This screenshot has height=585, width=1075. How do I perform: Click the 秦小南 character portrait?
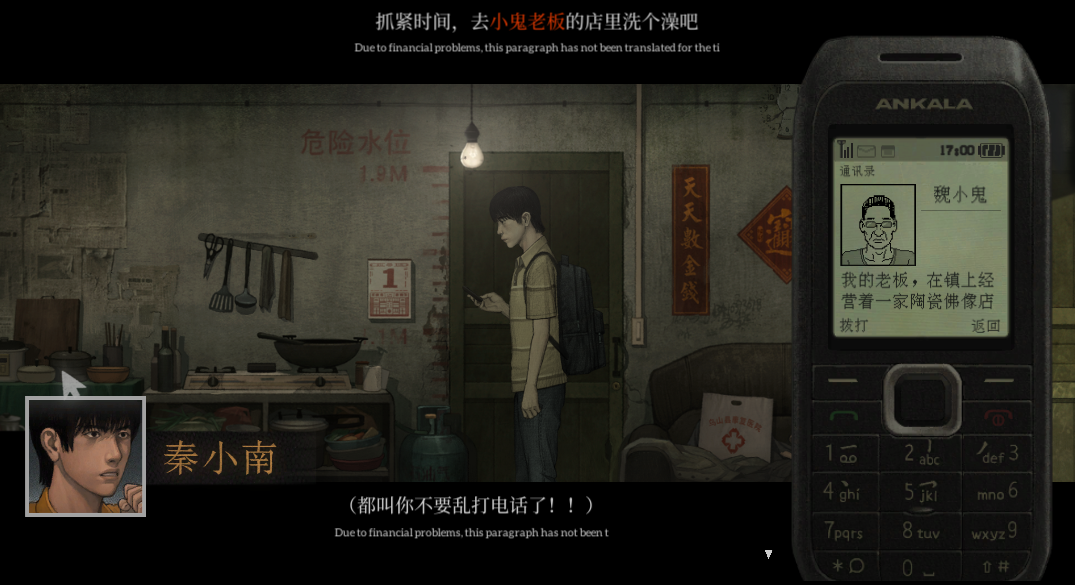tap(86, 456)
